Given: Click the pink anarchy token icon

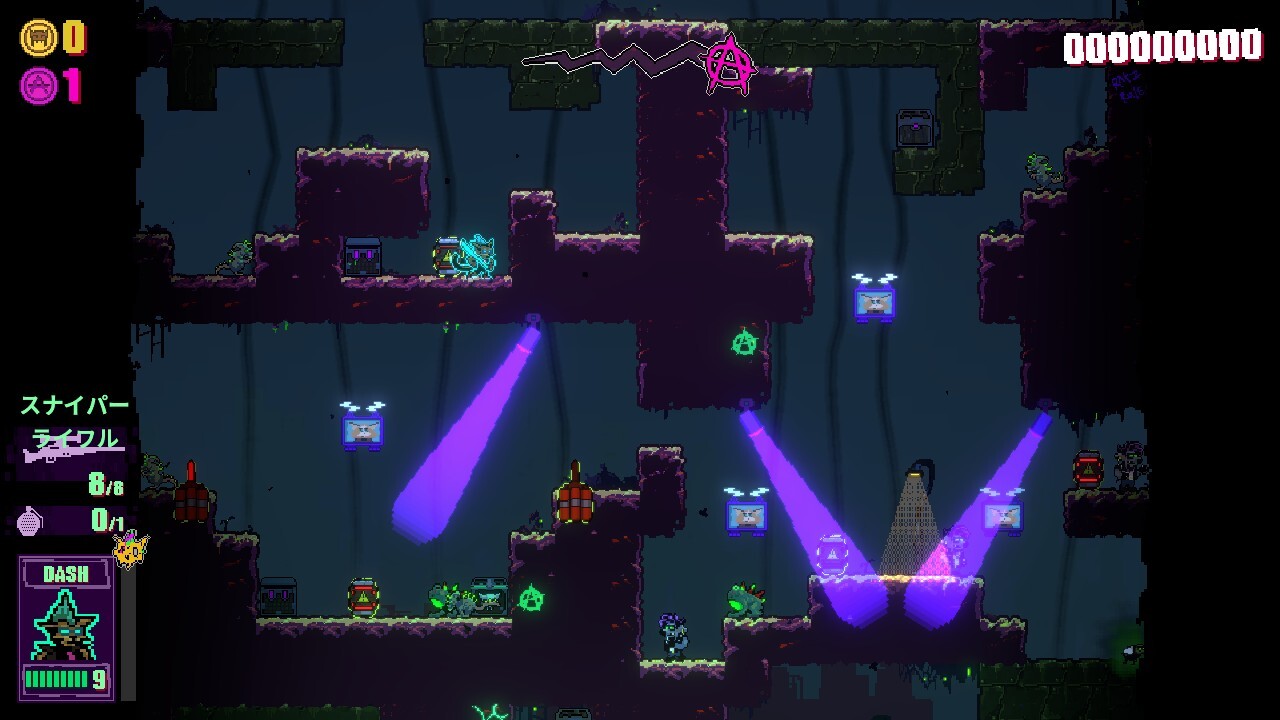Looking at the screenshot, I should point(38,86).
